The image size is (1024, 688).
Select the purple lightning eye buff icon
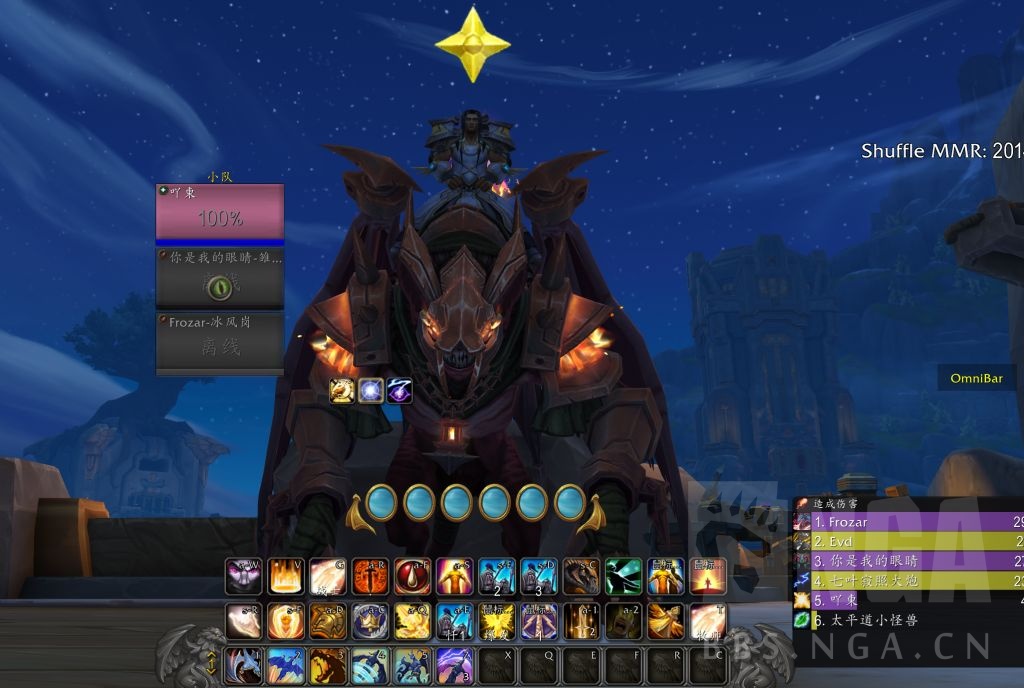click(400, 390)
